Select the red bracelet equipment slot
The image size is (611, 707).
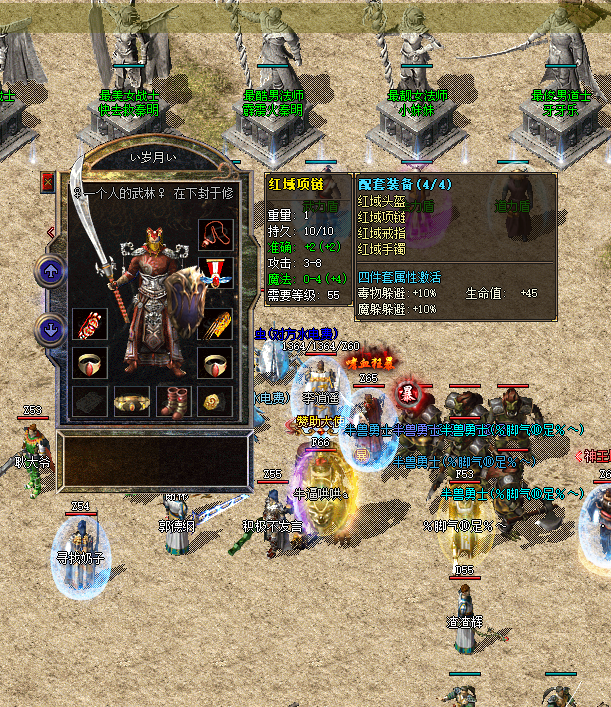(x=90, y=326)
